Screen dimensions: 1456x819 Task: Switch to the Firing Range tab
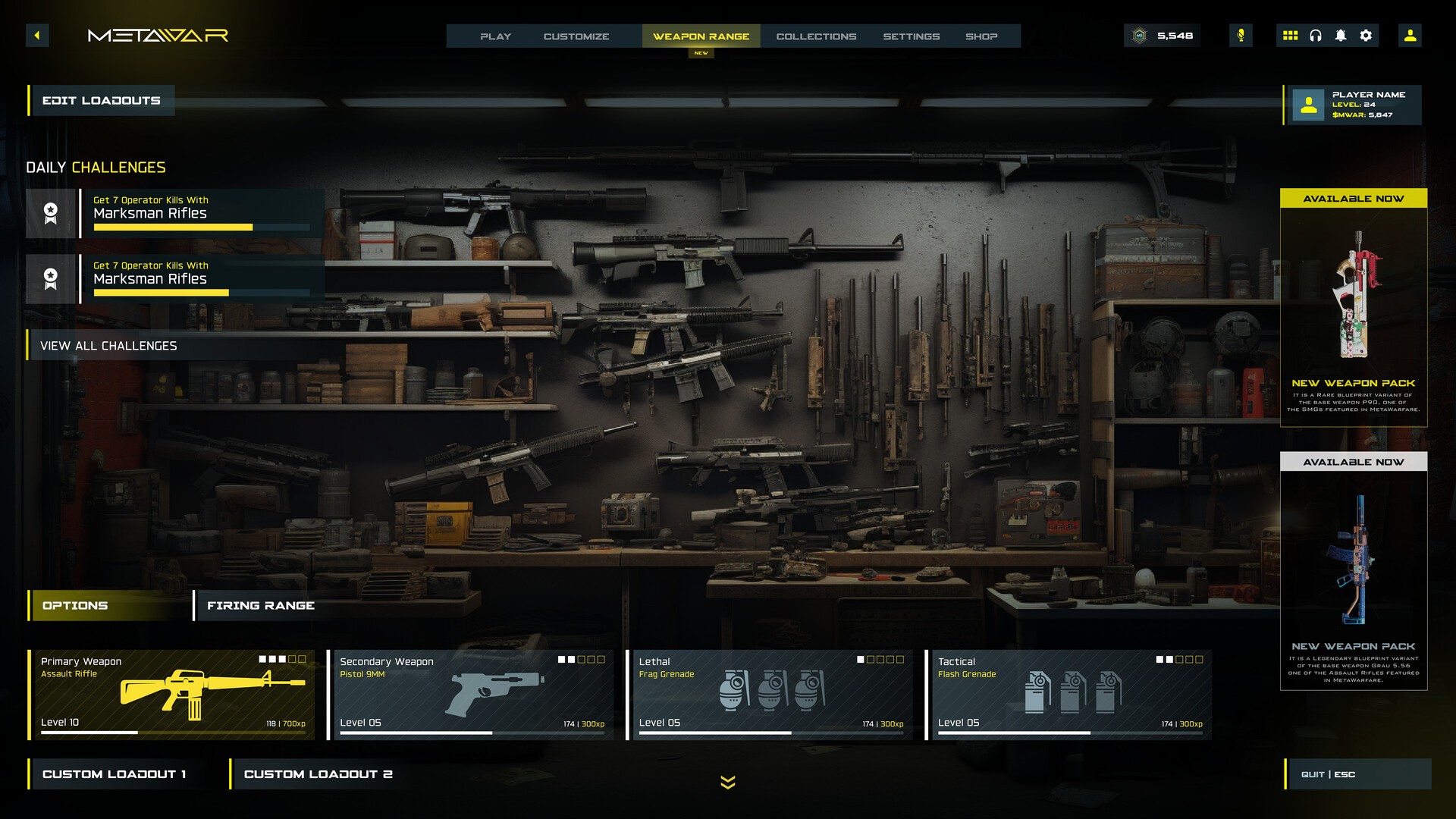261,606
